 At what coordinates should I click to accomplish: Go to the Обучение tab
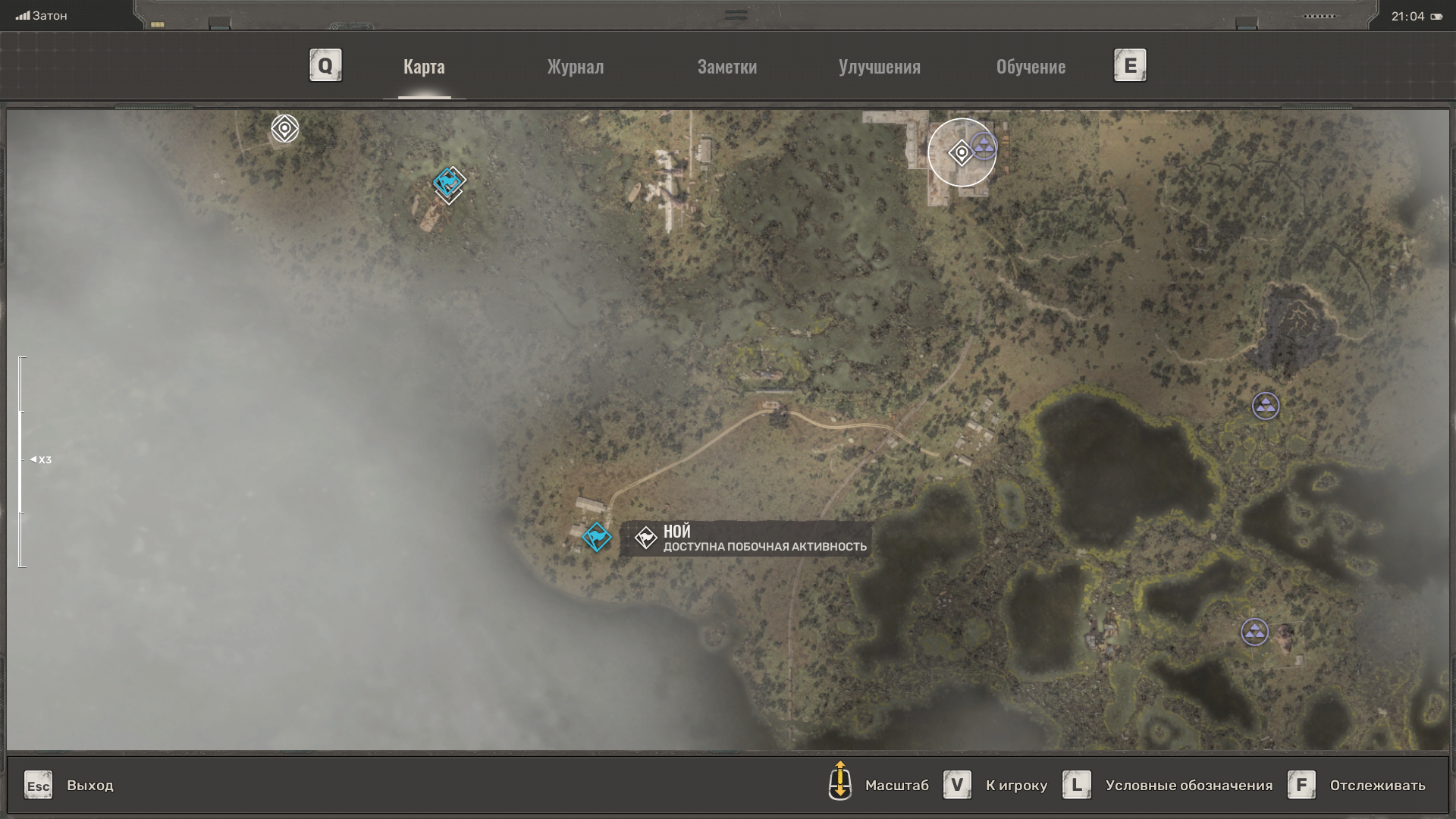tap(1031, 67)
